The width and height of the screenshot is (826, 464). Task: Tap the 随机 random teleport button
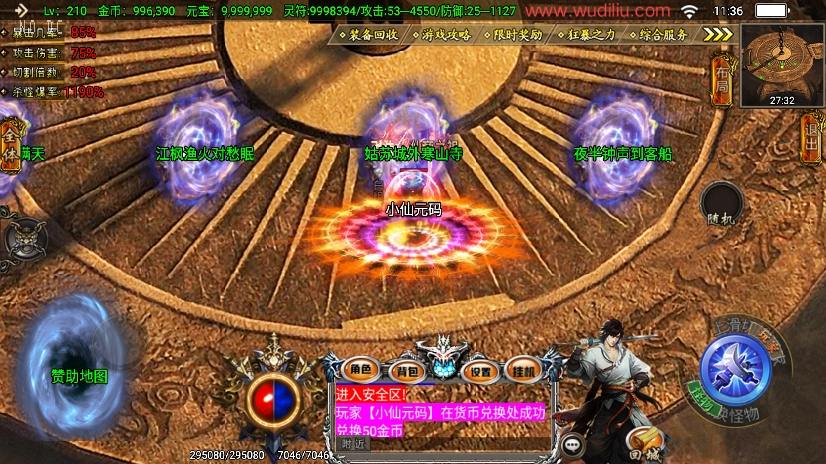point(721,205)
